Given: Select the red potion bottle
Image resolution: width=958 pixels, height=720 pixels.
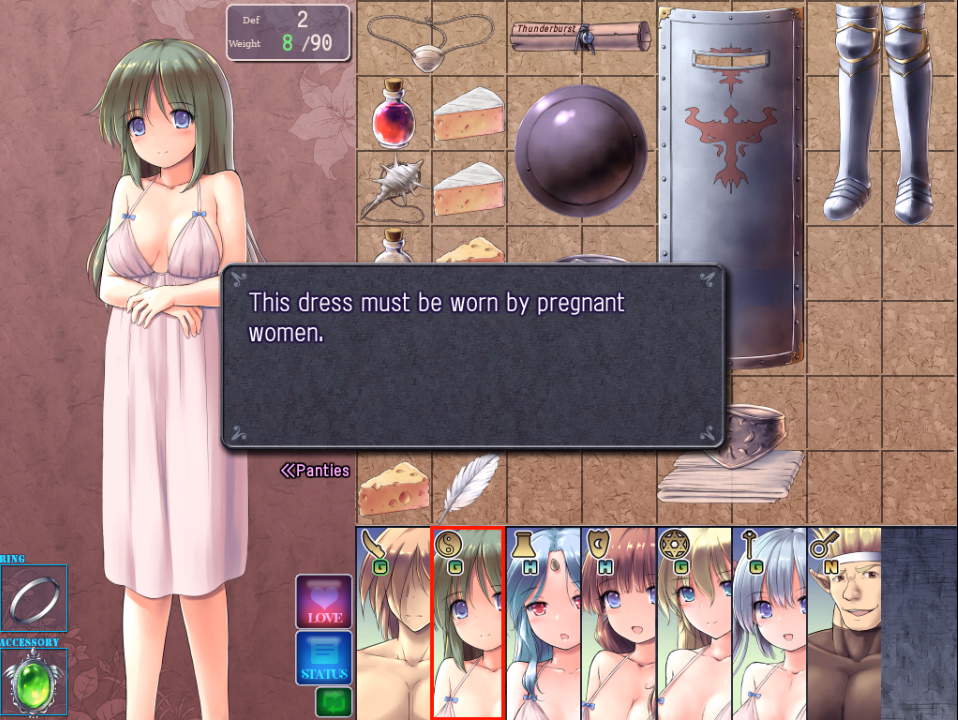Looking at the screenshot, I should (x=393, y=113).
